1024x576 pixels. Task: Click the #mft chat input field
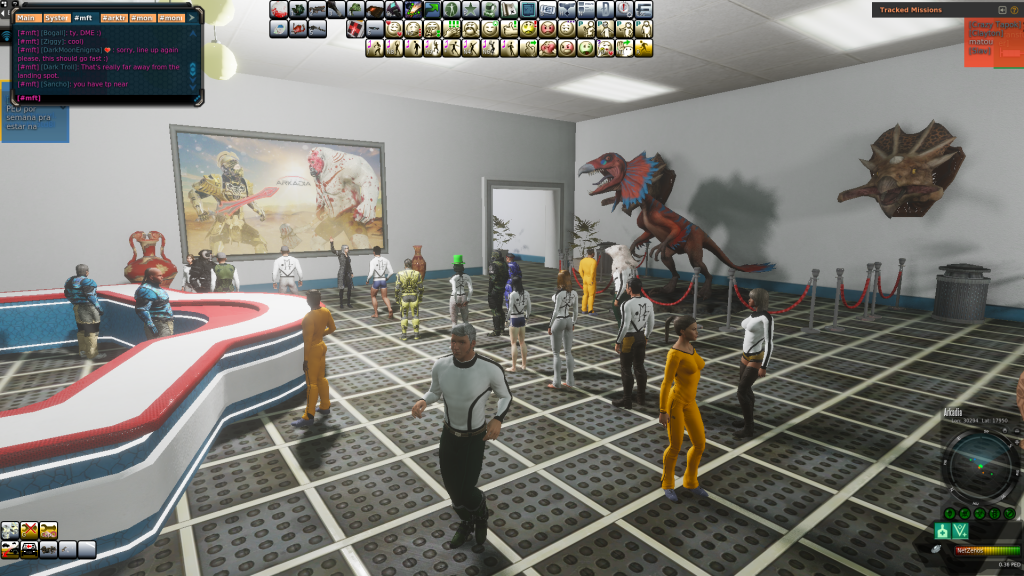coord(100,98)
